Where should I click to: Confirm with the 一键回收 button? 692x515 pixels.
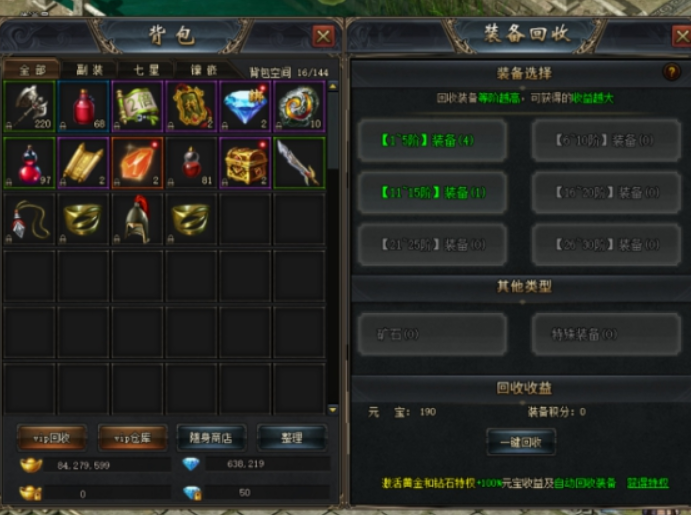coord(520,441)
